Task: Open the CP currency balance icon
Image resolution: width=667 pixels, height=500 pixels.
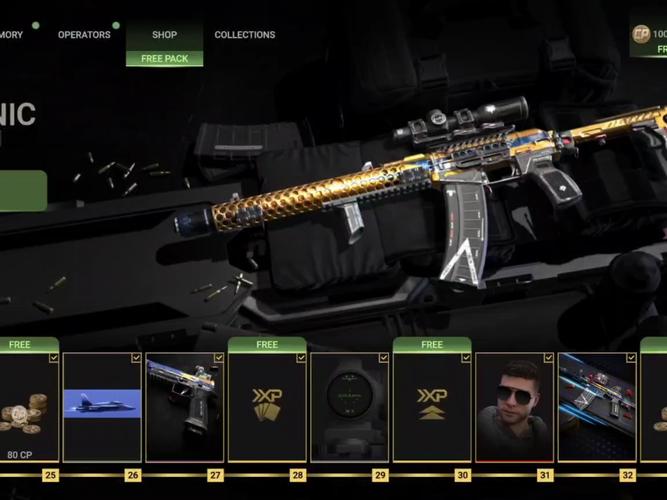Action: [x=641, y=34]
